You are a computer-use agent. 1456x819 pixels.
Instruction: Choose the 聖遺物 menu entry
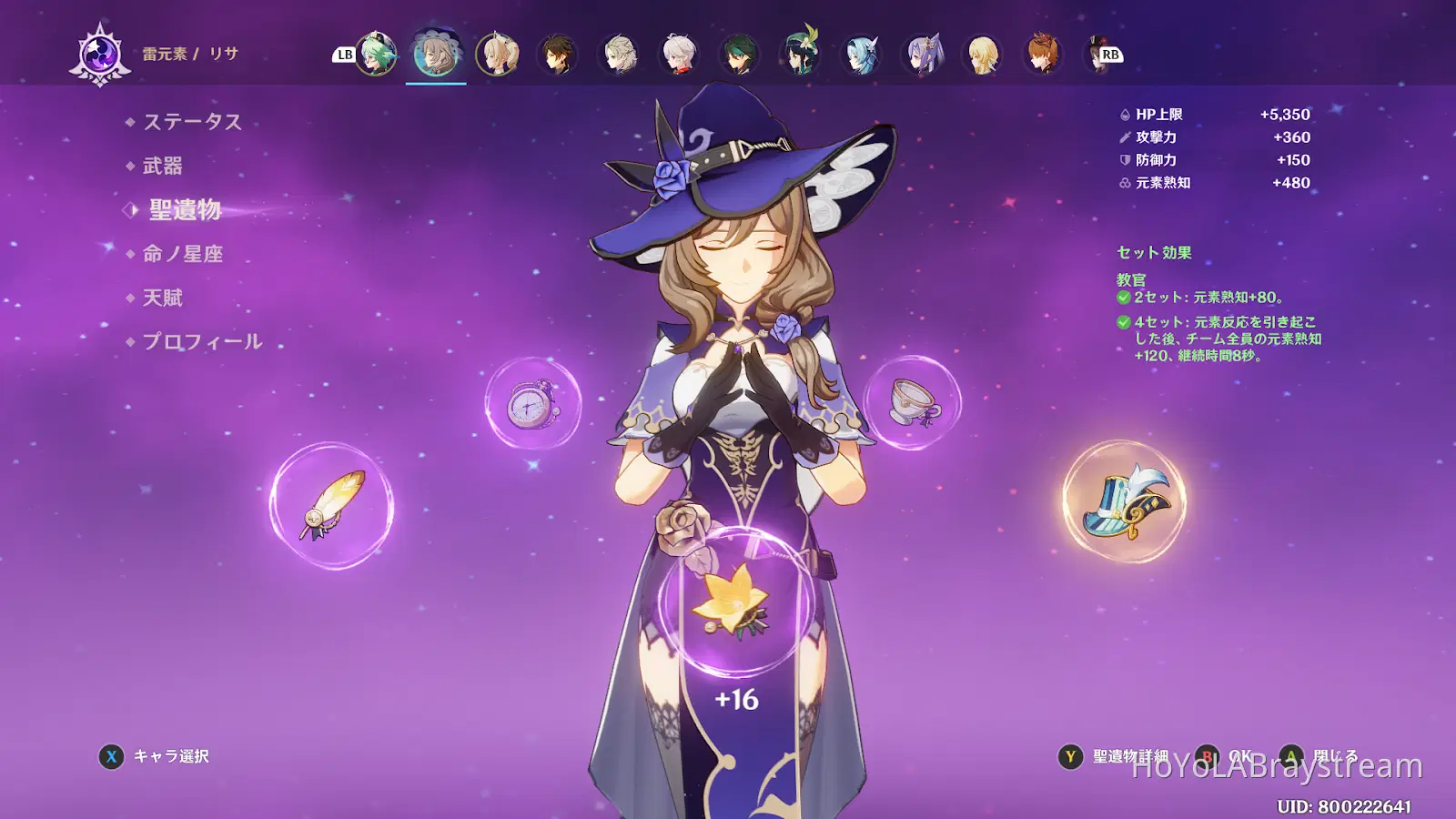185,210
